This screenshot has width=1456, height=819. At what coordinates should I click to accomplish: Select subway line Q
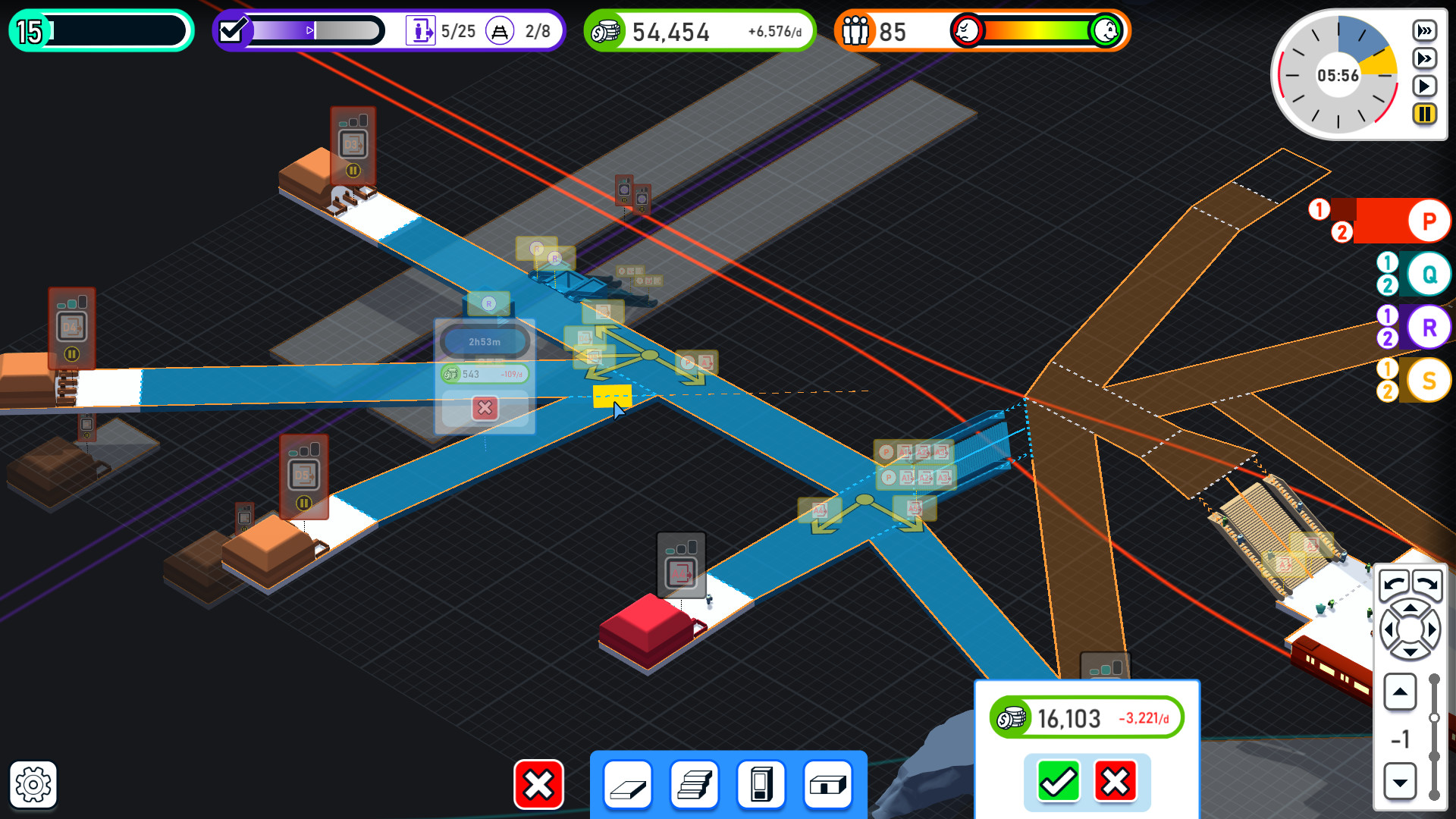pyautogui.click(x=1428, y=274)
